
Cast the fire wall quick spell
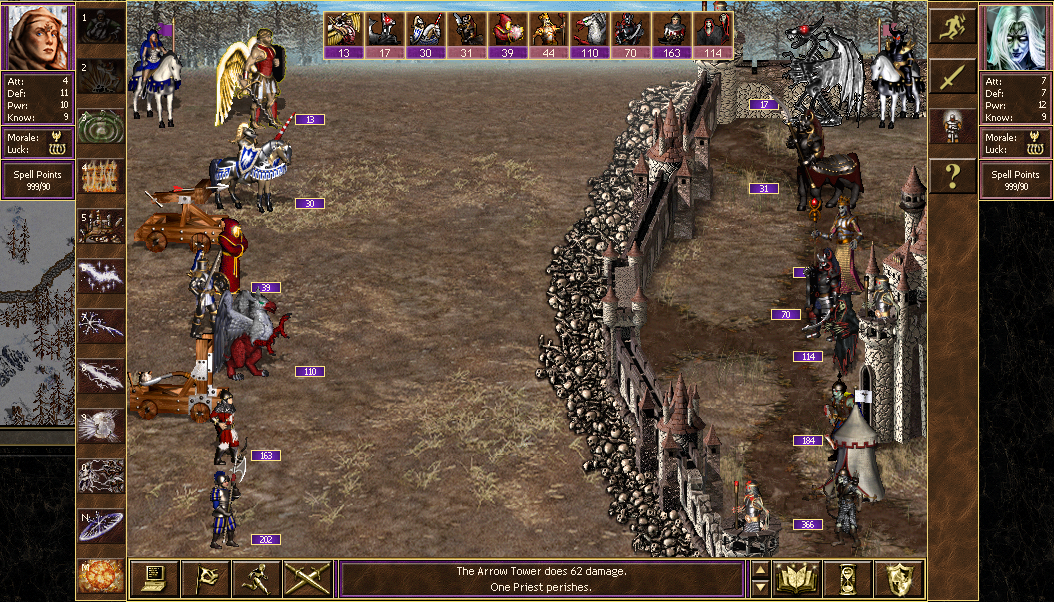101,177
